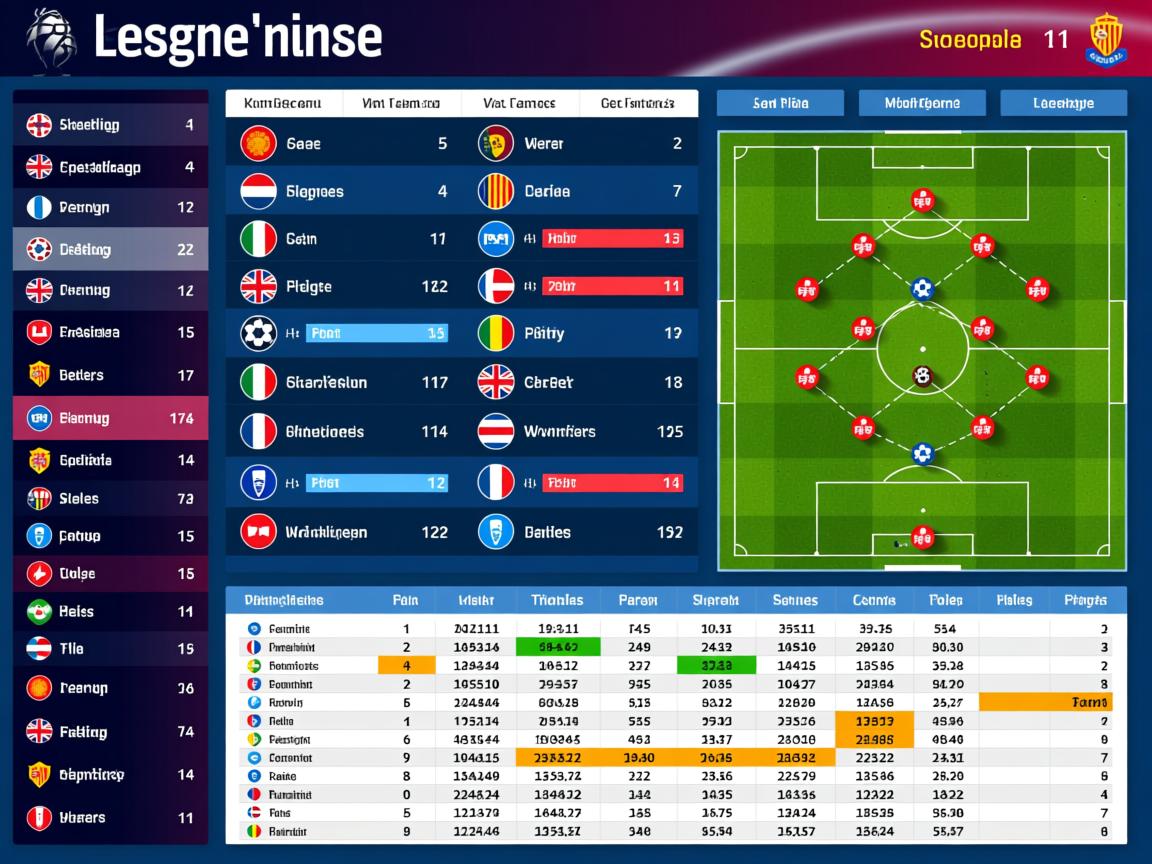
Task: Switch to the Kamtßacanu tab
Action: click(x=283, y=103)
